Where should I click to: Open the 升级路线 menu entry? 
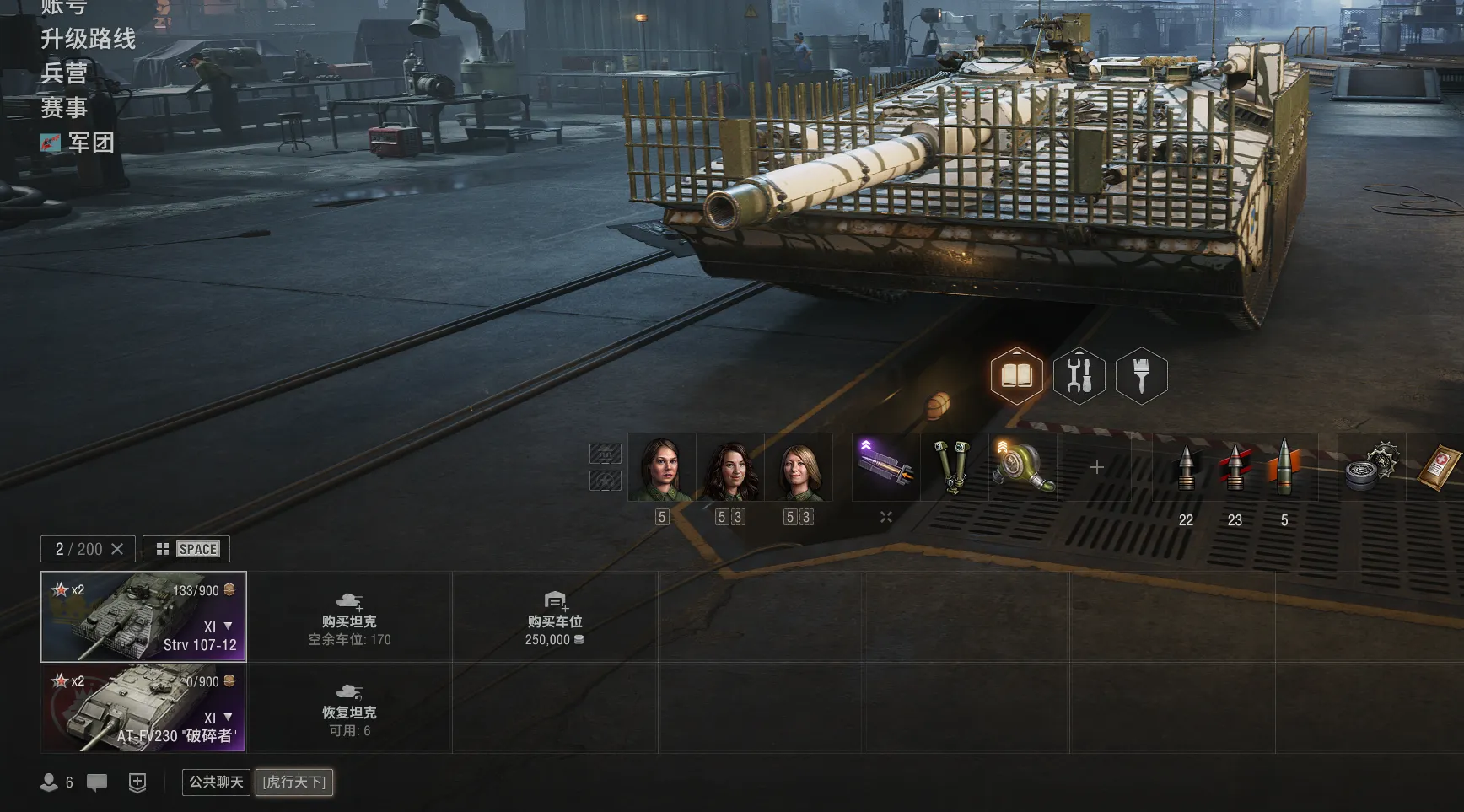click(88, 39)
